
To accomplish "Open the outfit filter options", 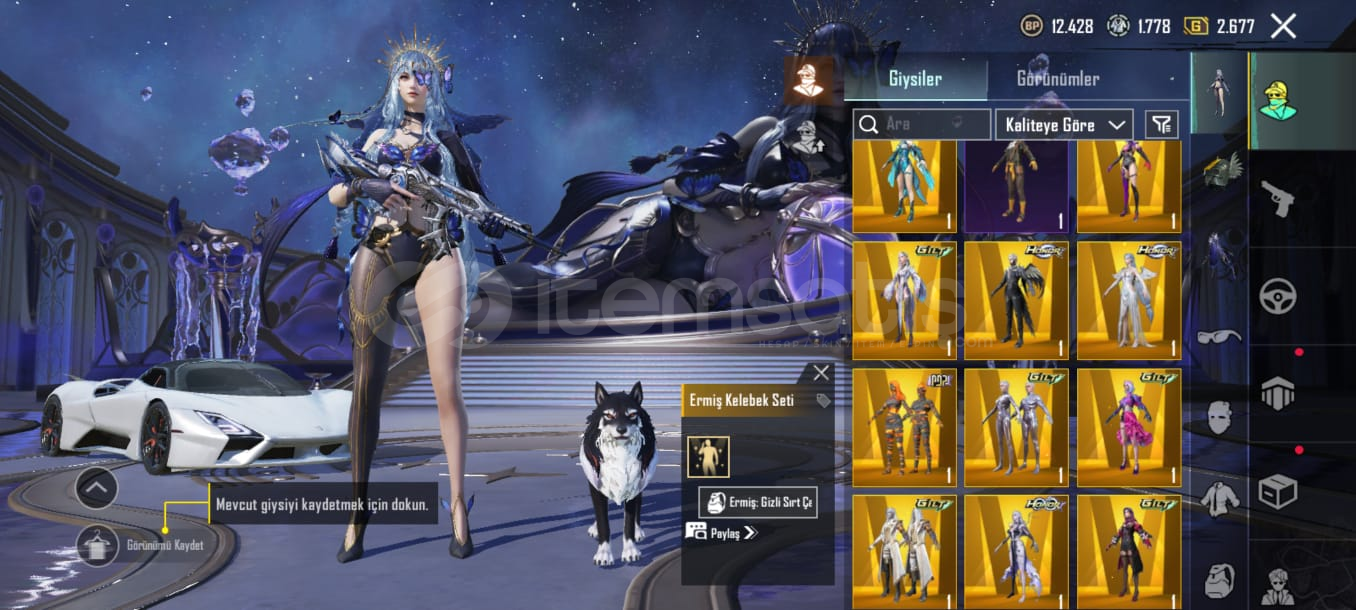I will pyautogui.click(x=1161, y=125).
